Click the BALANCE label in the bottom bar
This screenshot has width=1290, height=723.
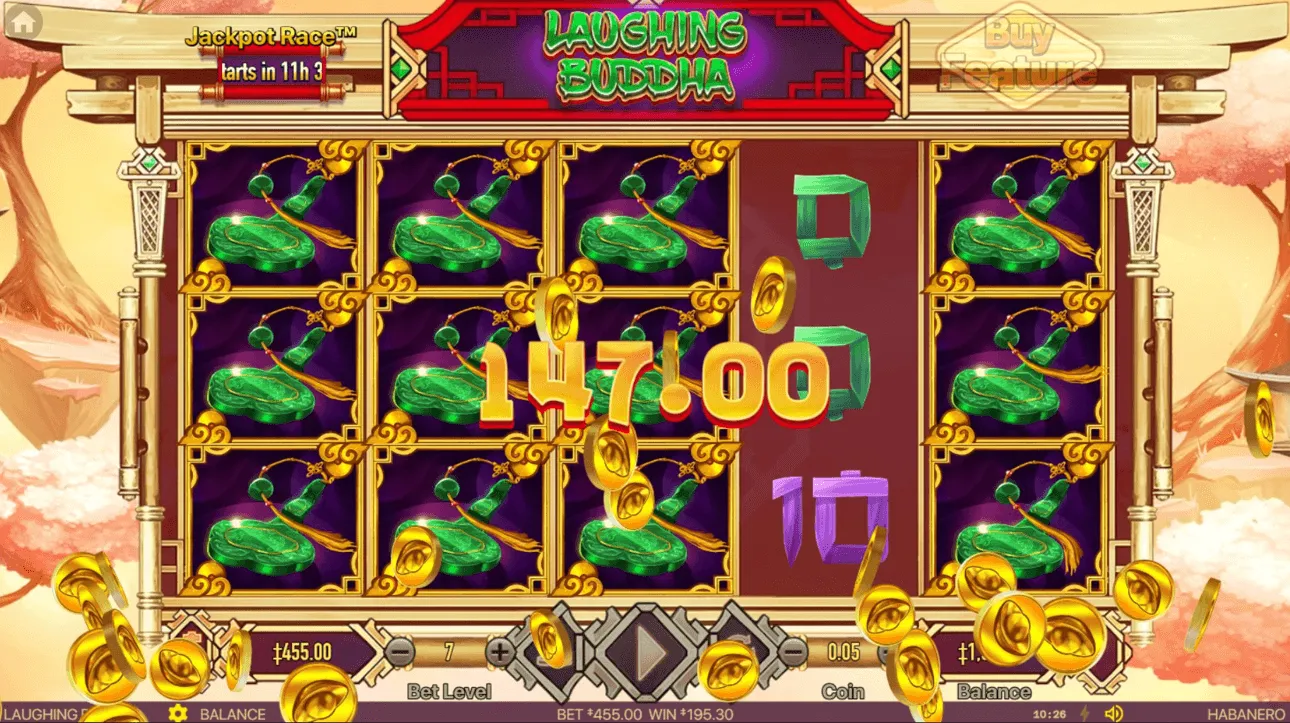click(233, 714)
